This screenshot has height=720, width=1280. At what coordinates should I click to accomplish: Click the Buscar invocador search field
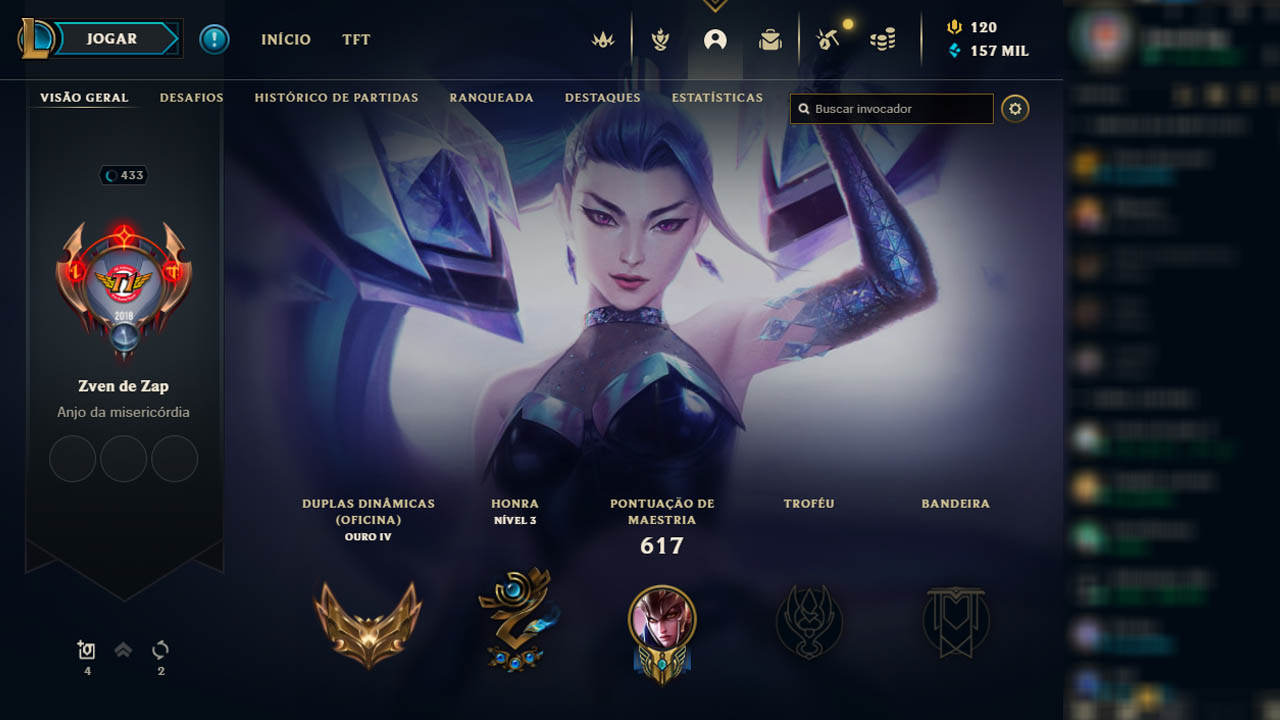890,109
